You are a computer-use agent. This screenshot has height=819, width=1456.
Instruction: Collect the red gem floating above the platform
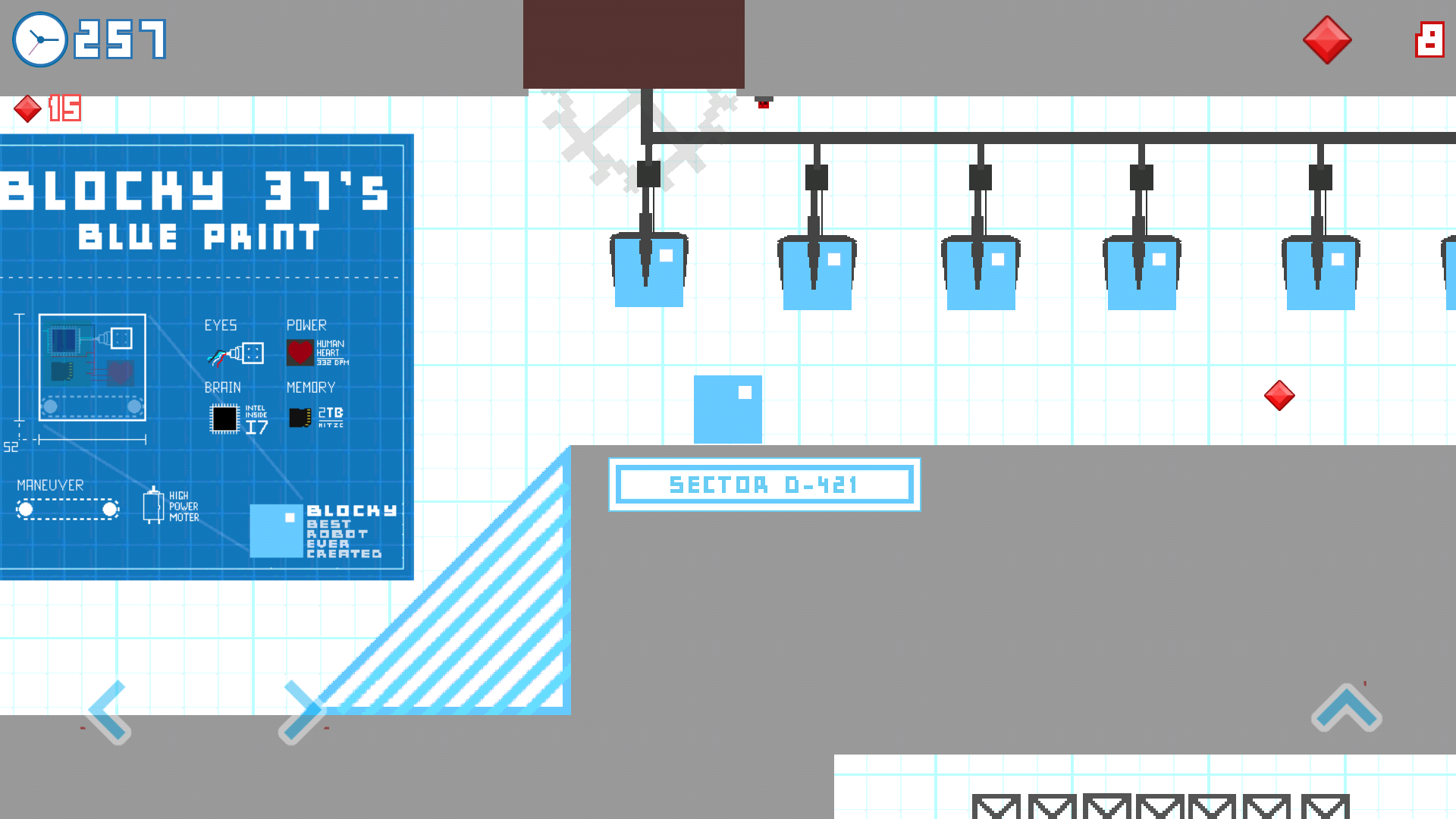(x=1280, y=394)
